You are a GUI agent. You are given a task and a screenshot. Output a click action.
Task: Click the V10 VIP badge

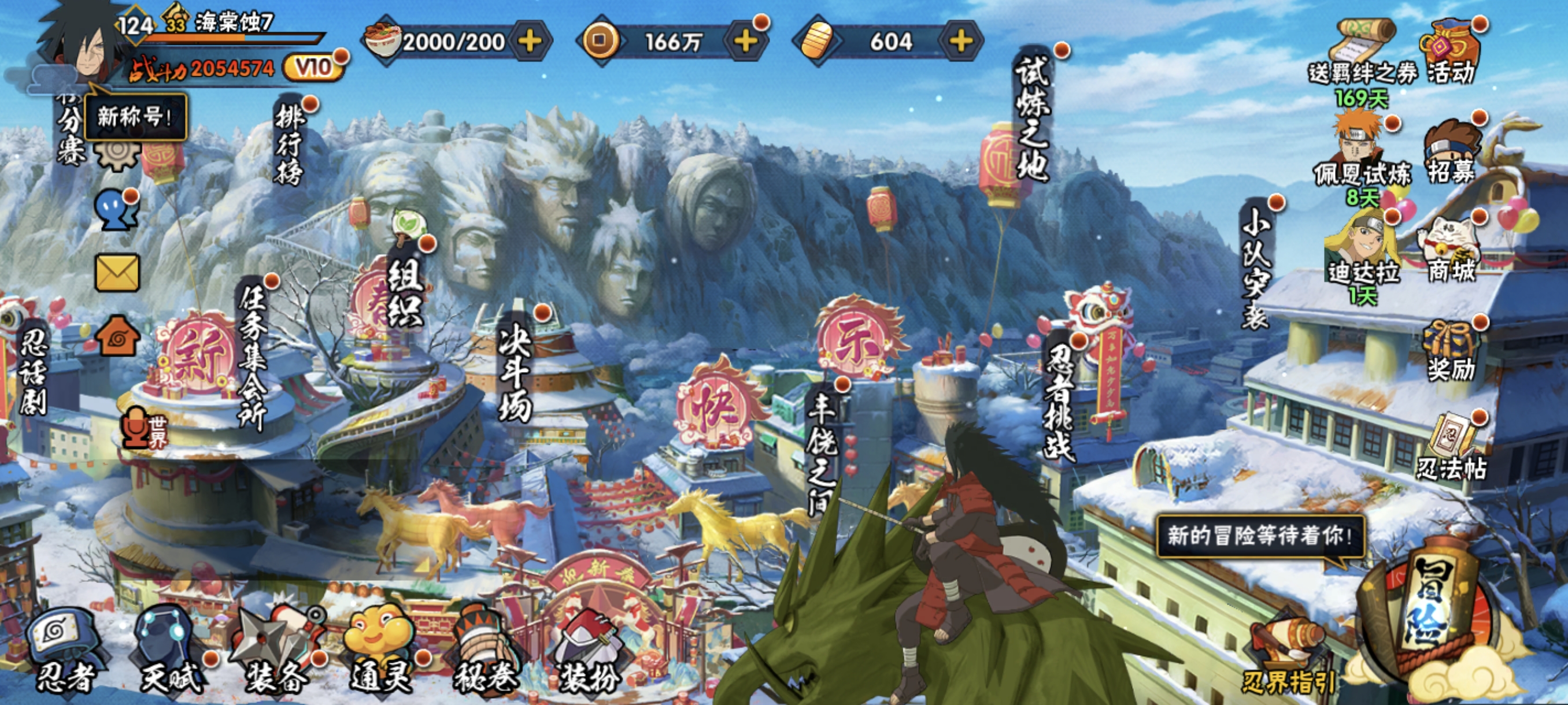coord(313,68)
